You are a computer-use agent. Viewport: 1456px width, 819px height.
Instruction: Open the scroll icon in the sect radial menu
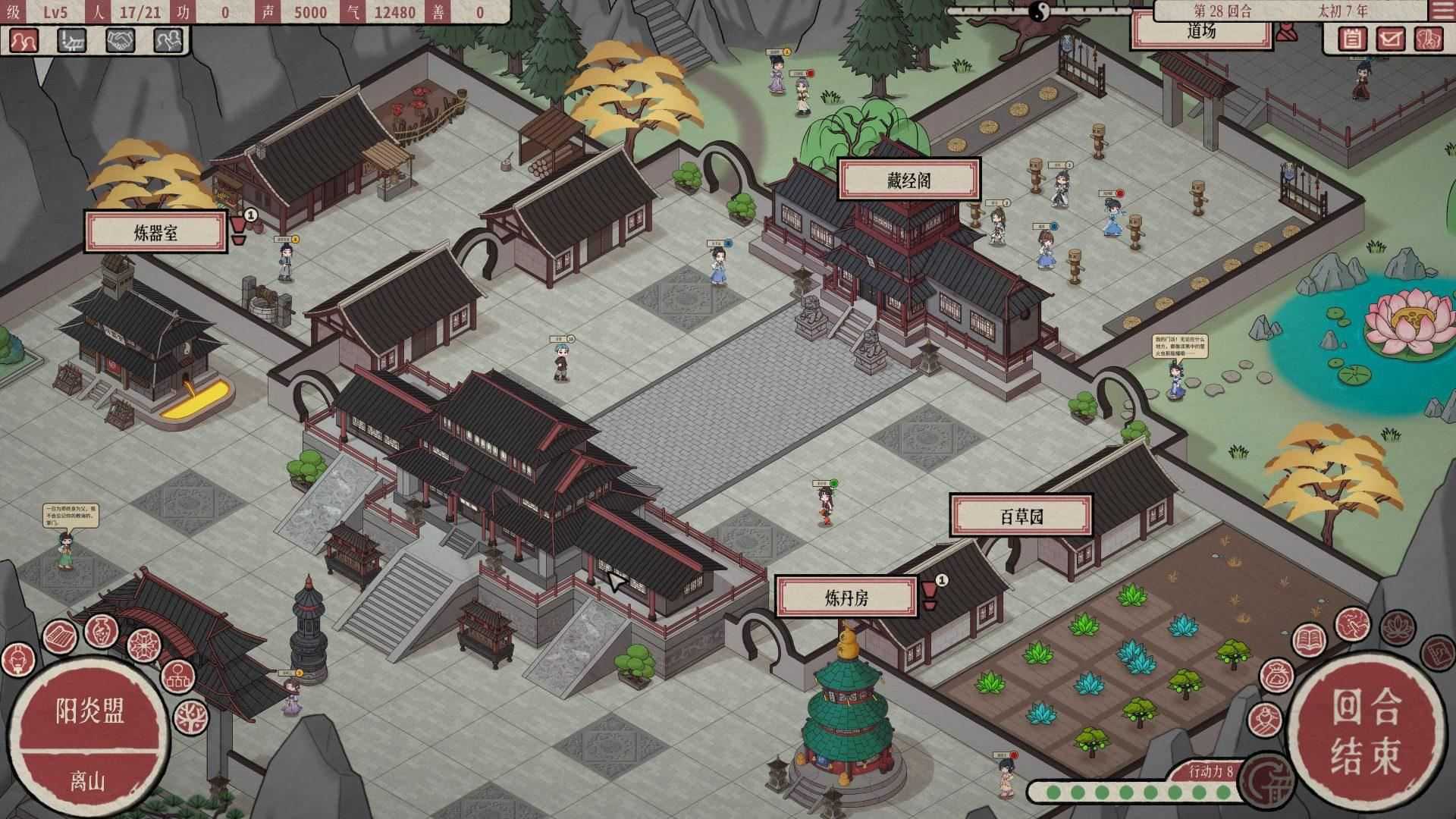click(59, 634)
